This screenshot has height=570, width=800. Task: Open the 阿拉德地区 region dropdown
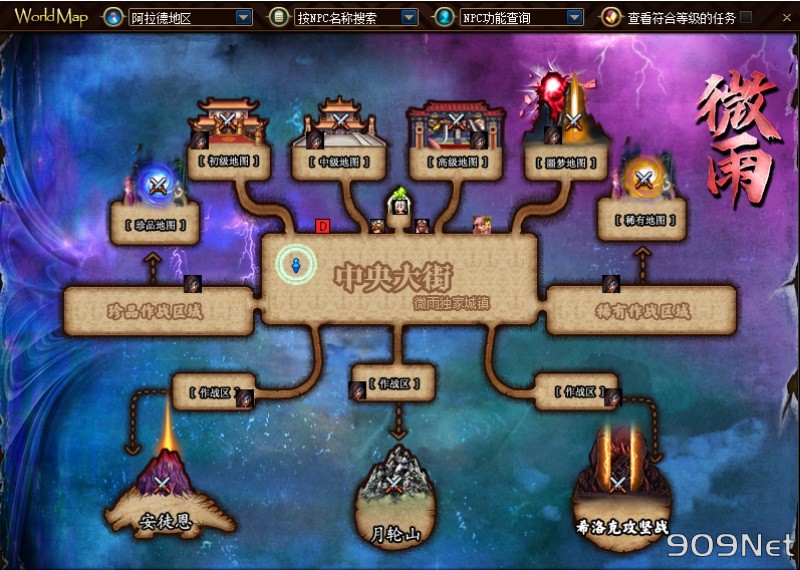pos(244,17)
